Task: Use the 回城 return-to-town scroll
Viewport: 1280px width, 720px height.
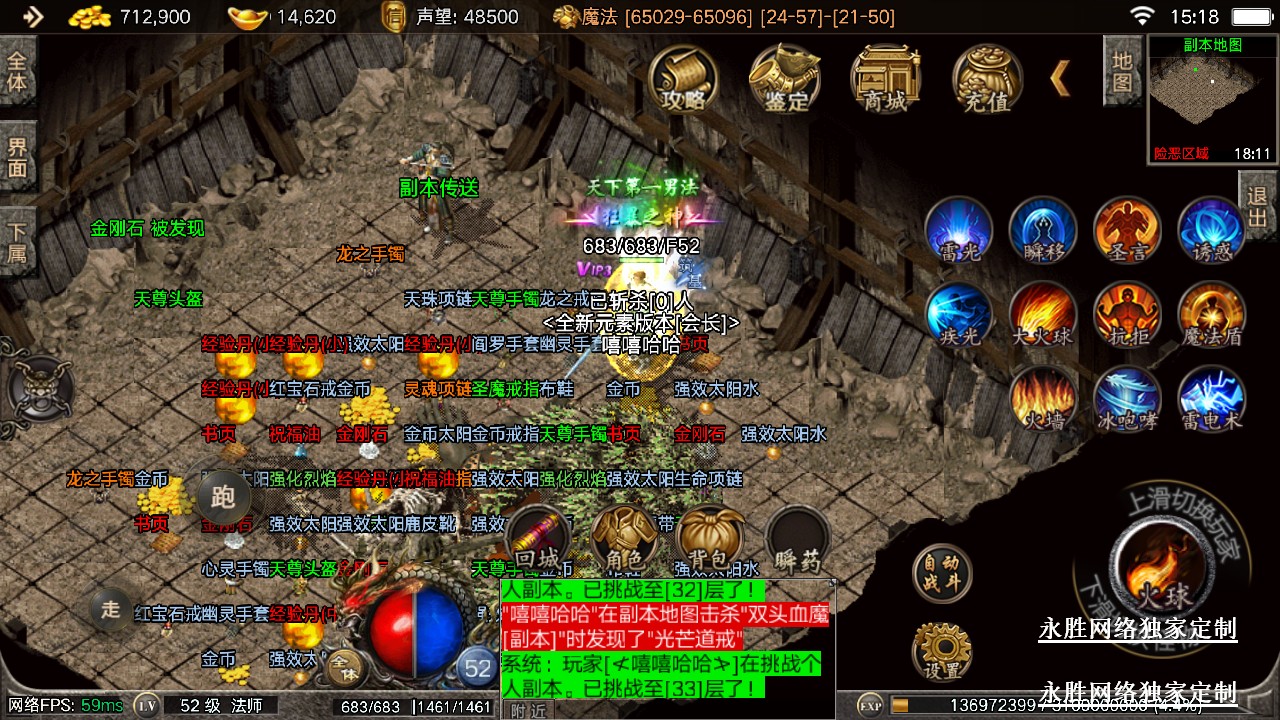Action: [540, 538]
